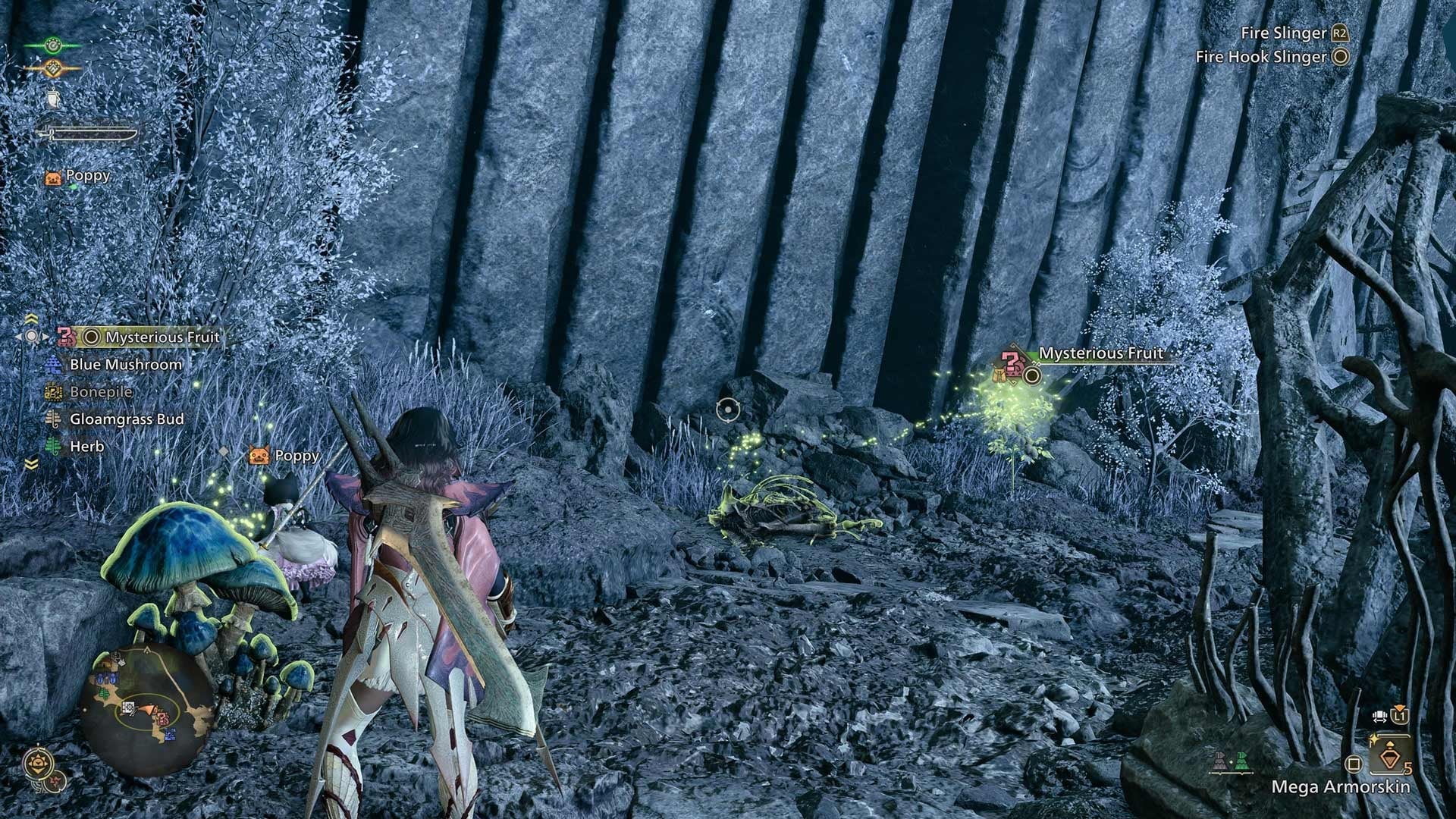Click the left arrow beside the focus reticle icon
Image resolution: width=1456 pixels, height=819 pixels.
pyautogui.click(x=19, y=336)
